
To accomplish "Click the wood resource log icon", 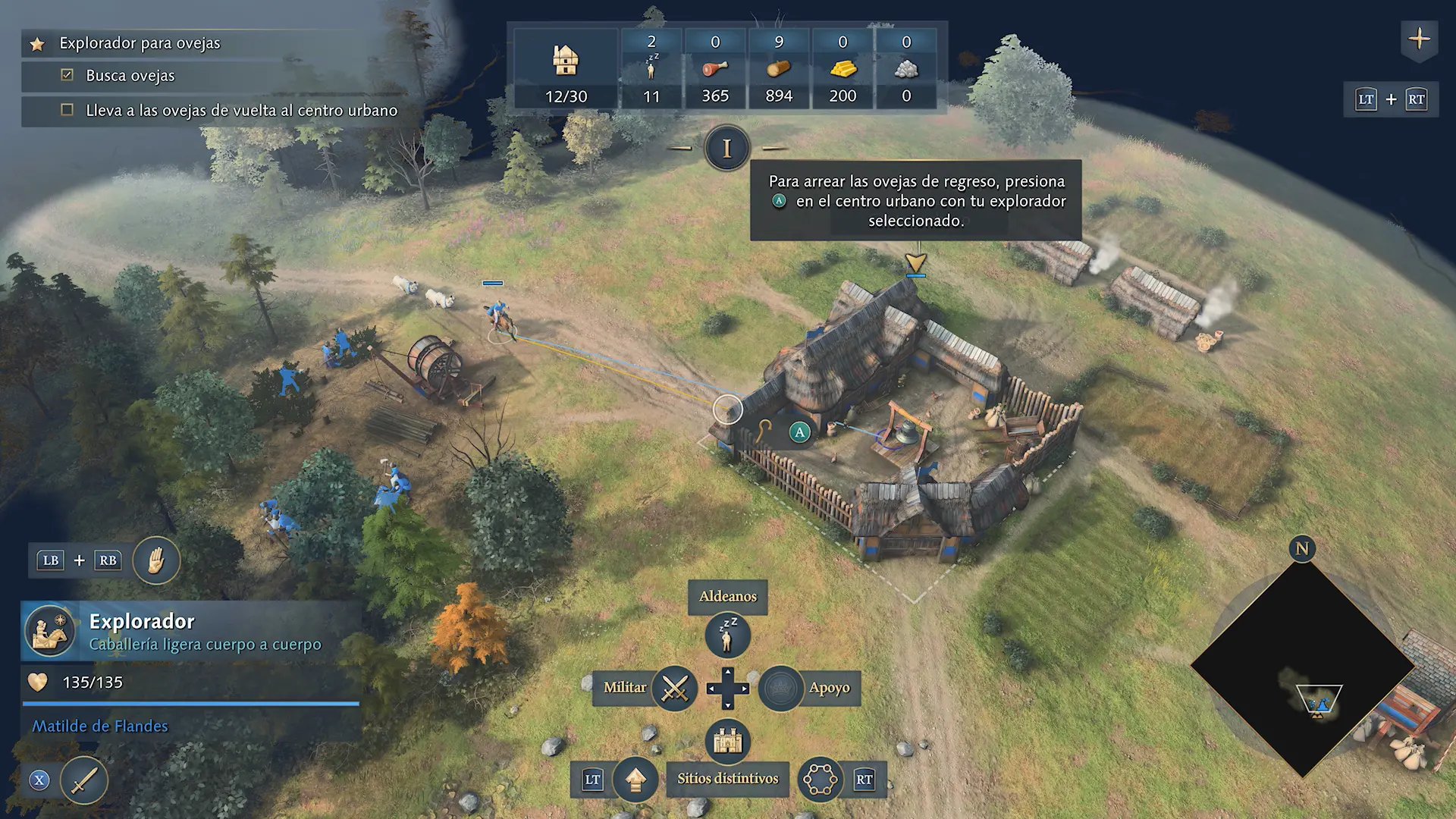I will [x=778, y=69].
